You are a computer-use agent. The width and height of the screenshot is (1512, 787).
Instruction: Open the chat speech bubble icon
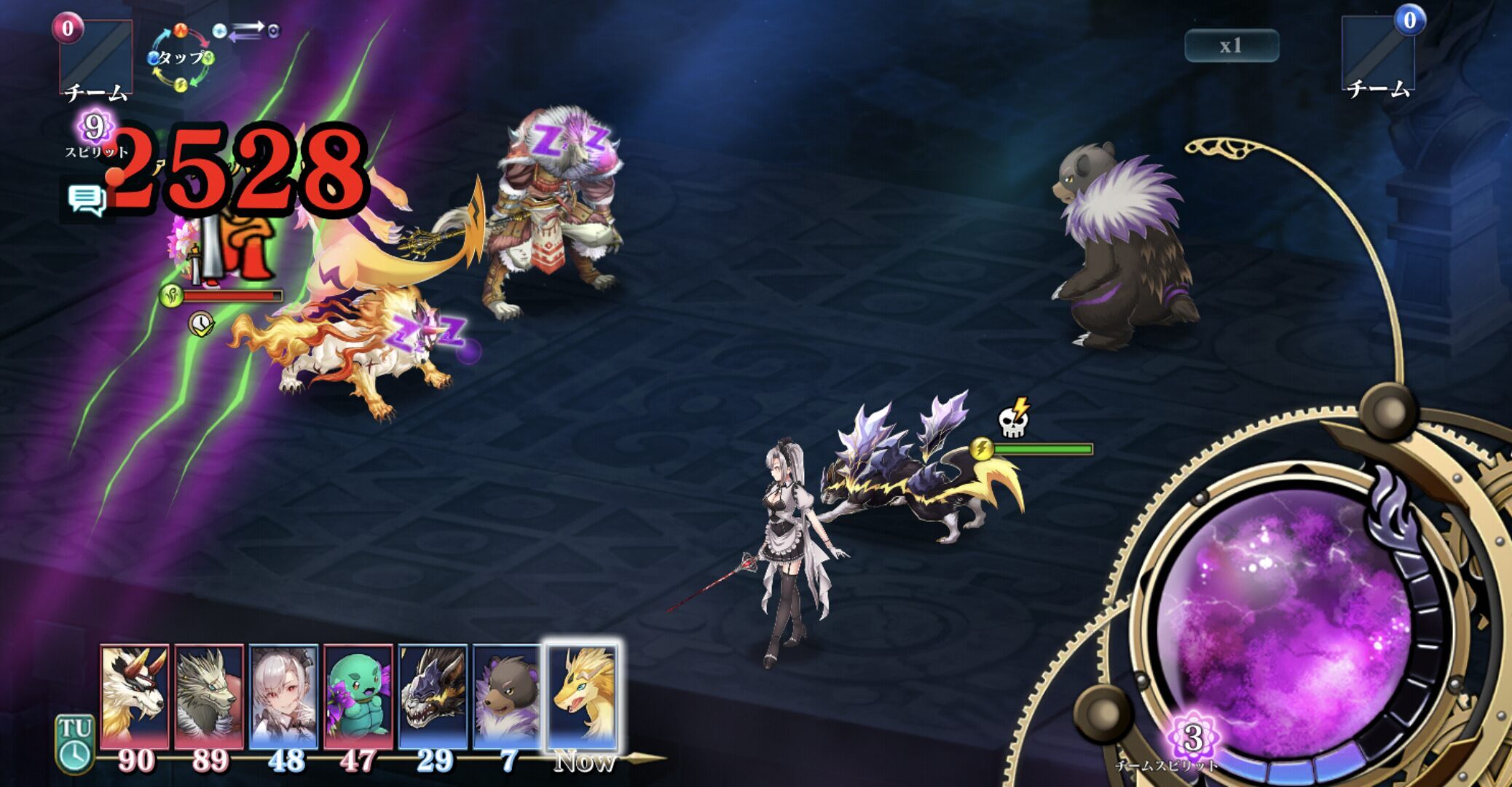coord(87,199)
